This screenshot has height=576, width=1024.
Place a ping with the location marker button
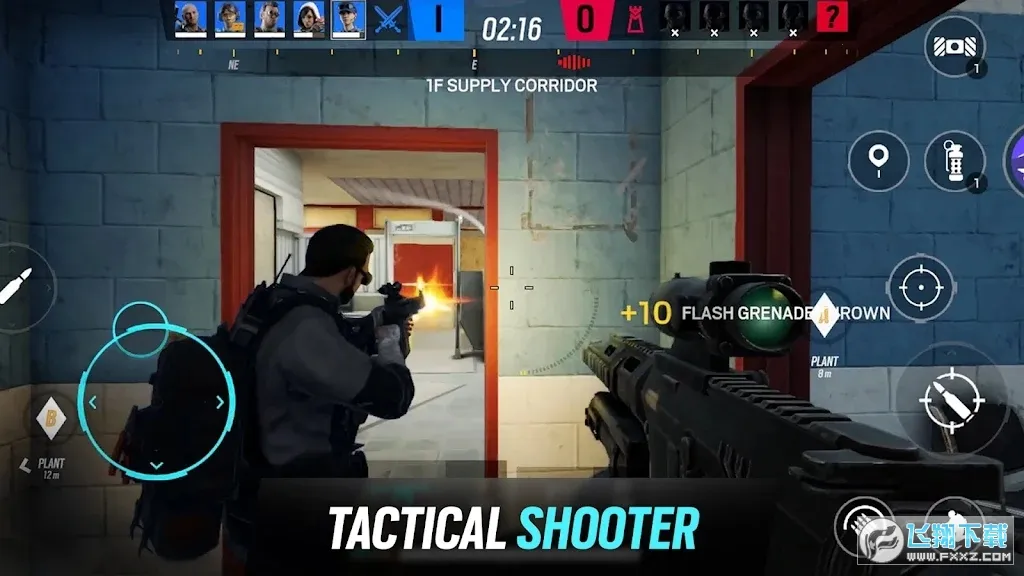878,160
